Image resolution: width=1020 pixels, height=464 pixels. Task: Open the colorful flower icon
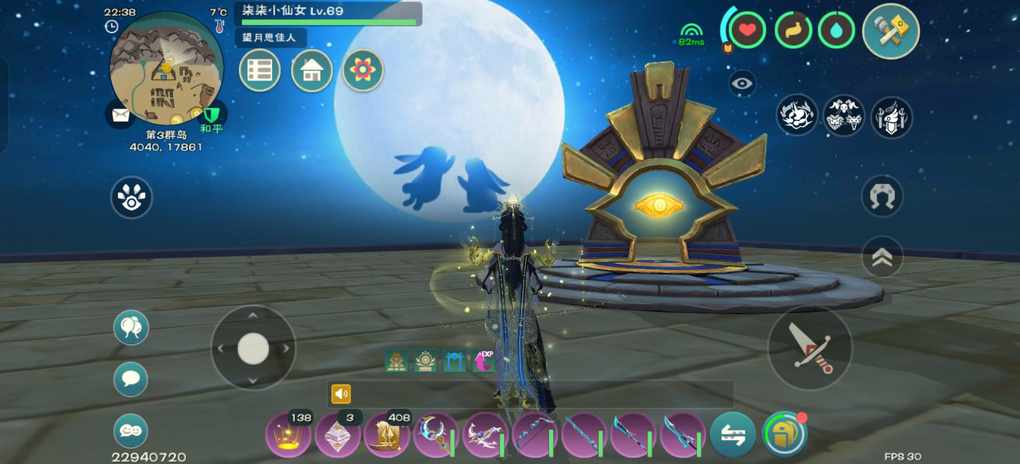363,71
